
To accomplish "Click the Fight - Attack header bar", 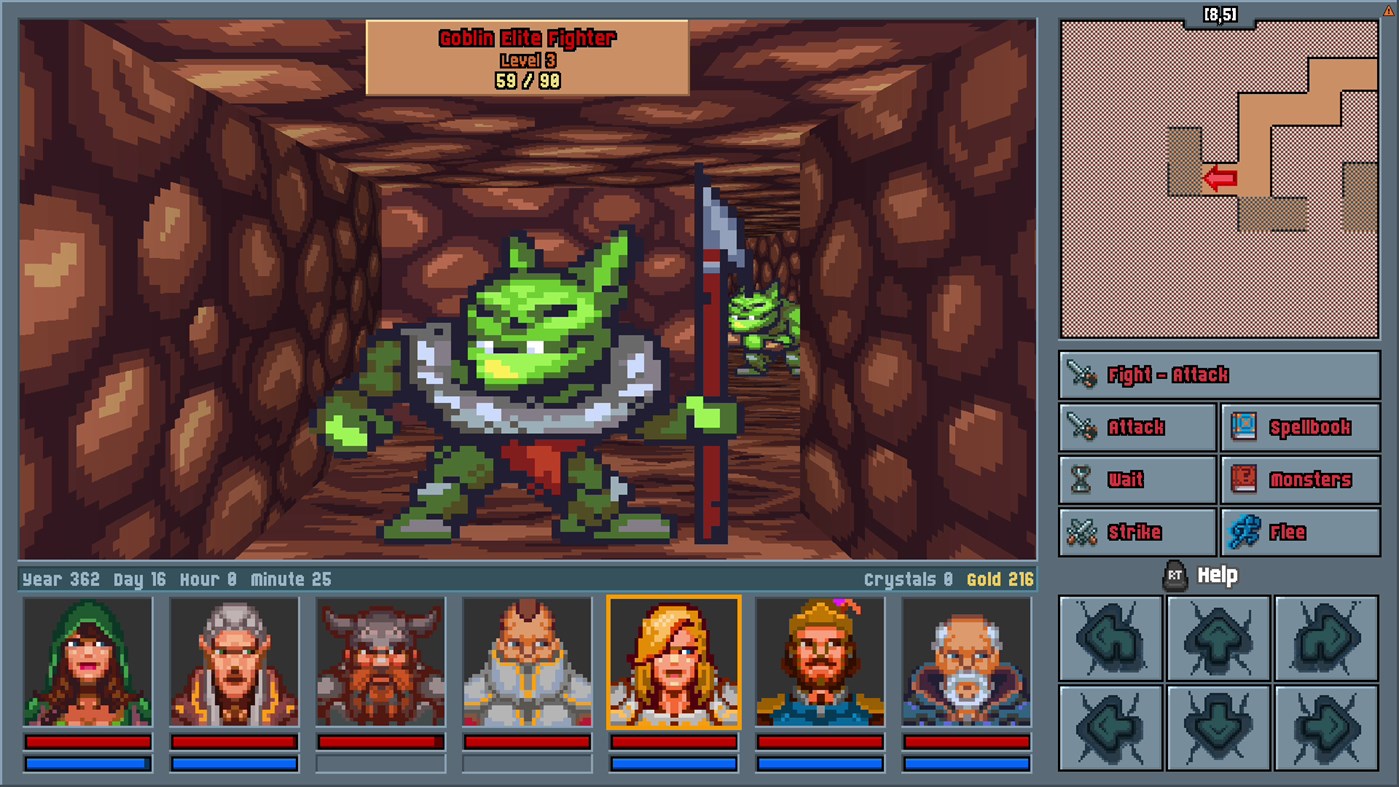I will [x=1218, y=374].
